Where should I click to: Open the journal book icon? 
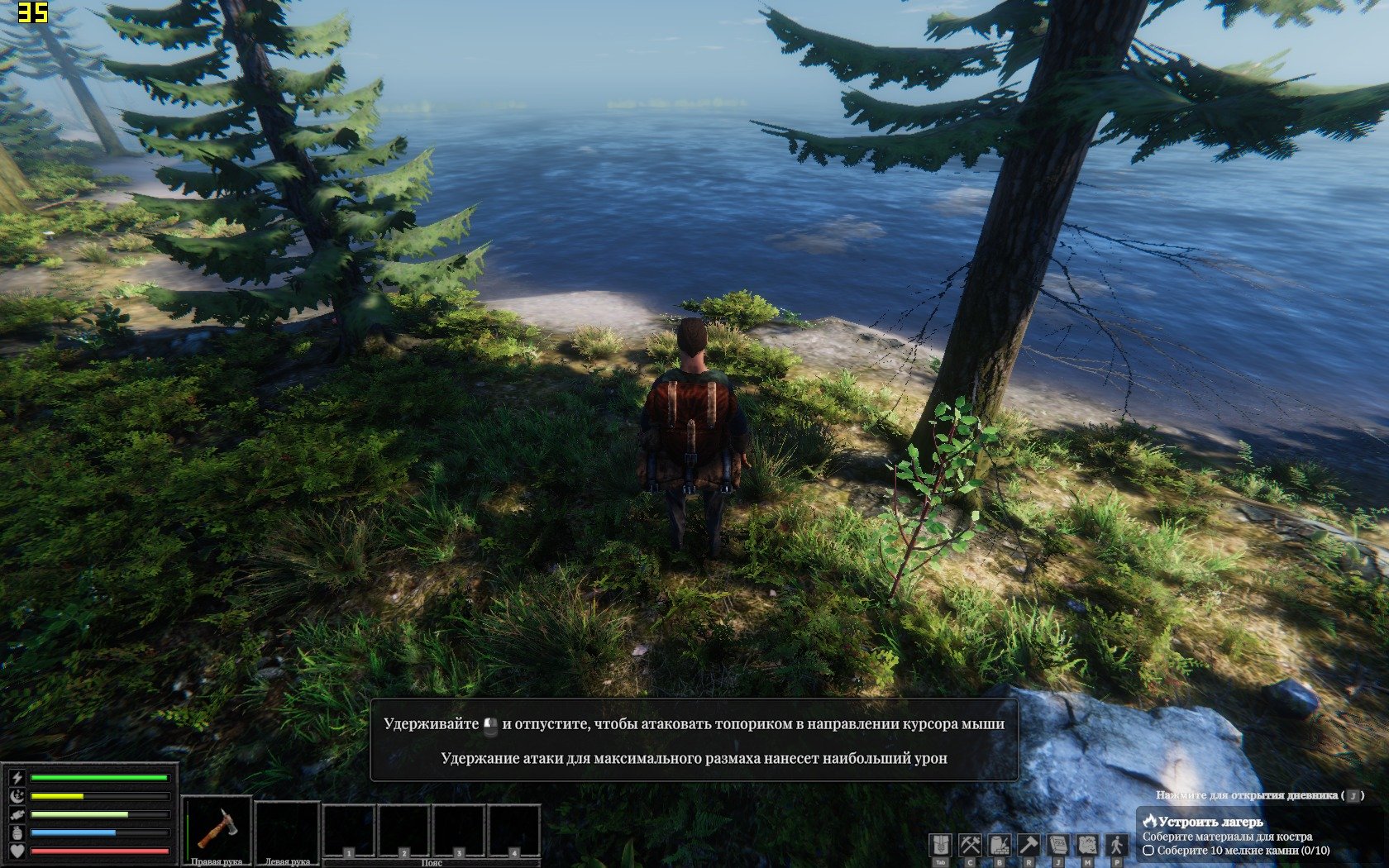(1058, 845)
